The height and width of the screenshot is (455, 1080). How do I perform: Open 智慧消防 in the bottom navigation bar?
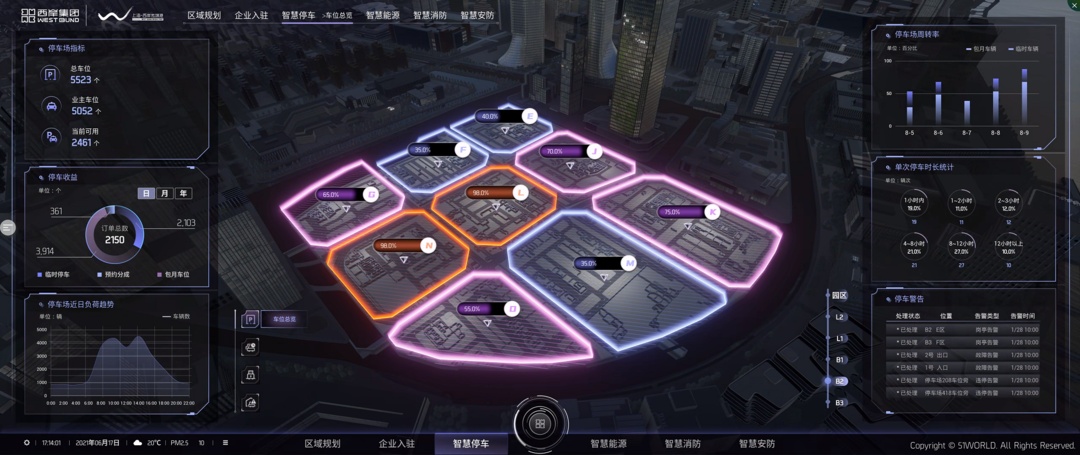682,444
